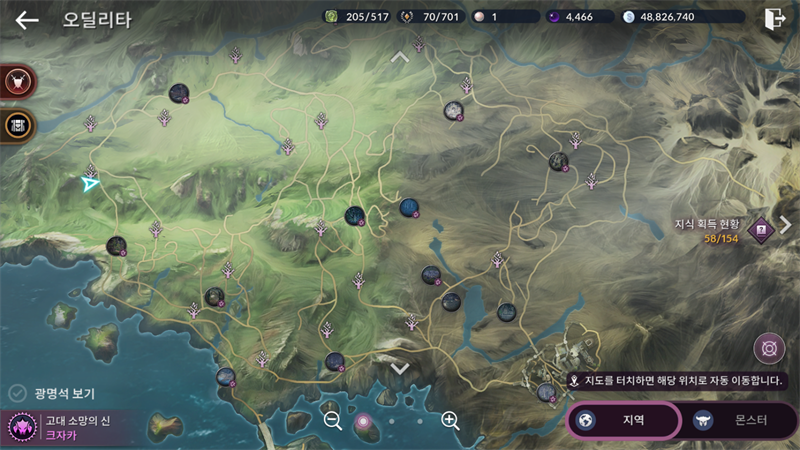Exit the map with the door icon
800x450 pixels.
pos(774,19)
